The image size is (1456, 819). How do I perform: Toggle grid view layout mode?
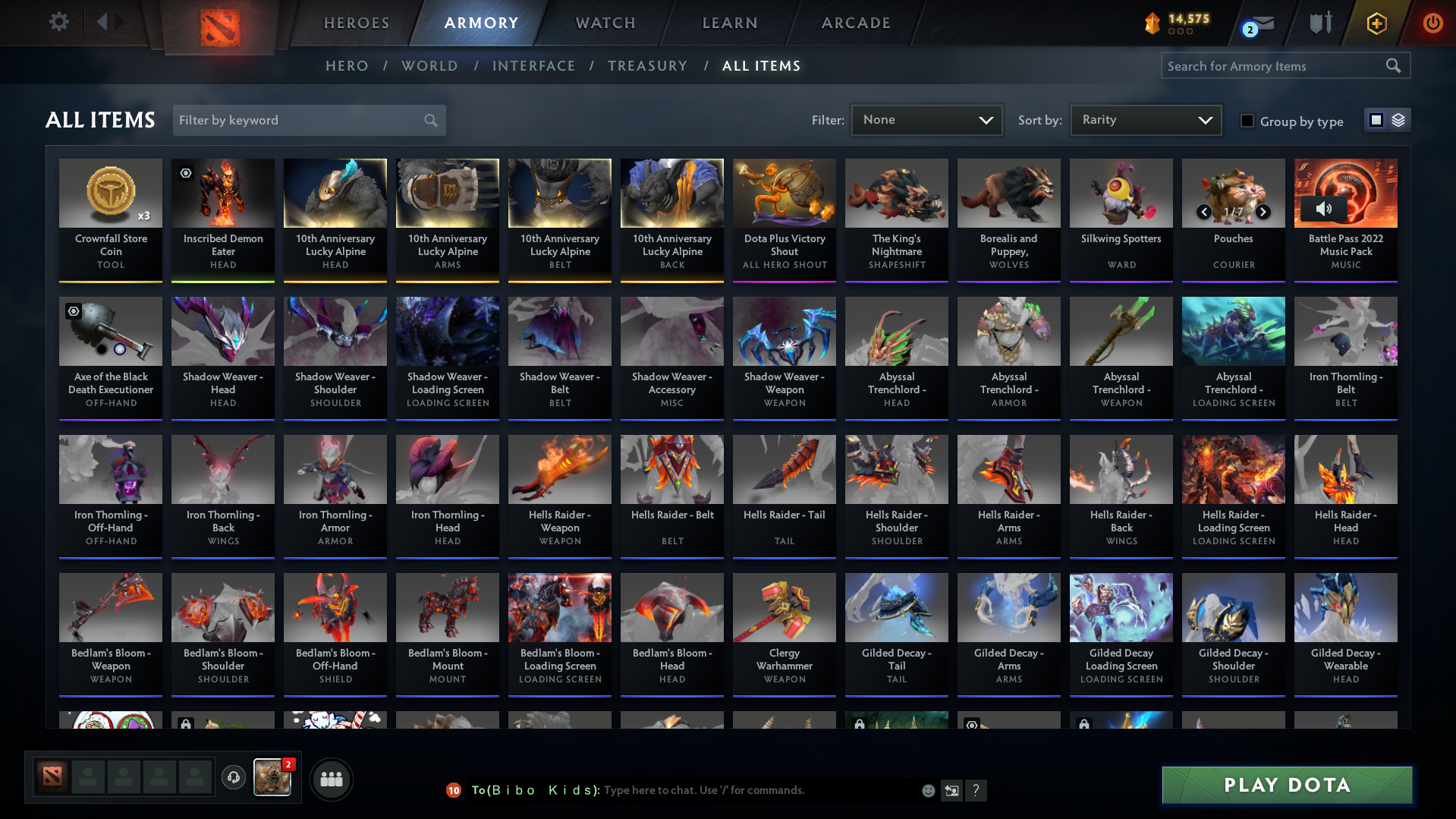[1376, 119]
